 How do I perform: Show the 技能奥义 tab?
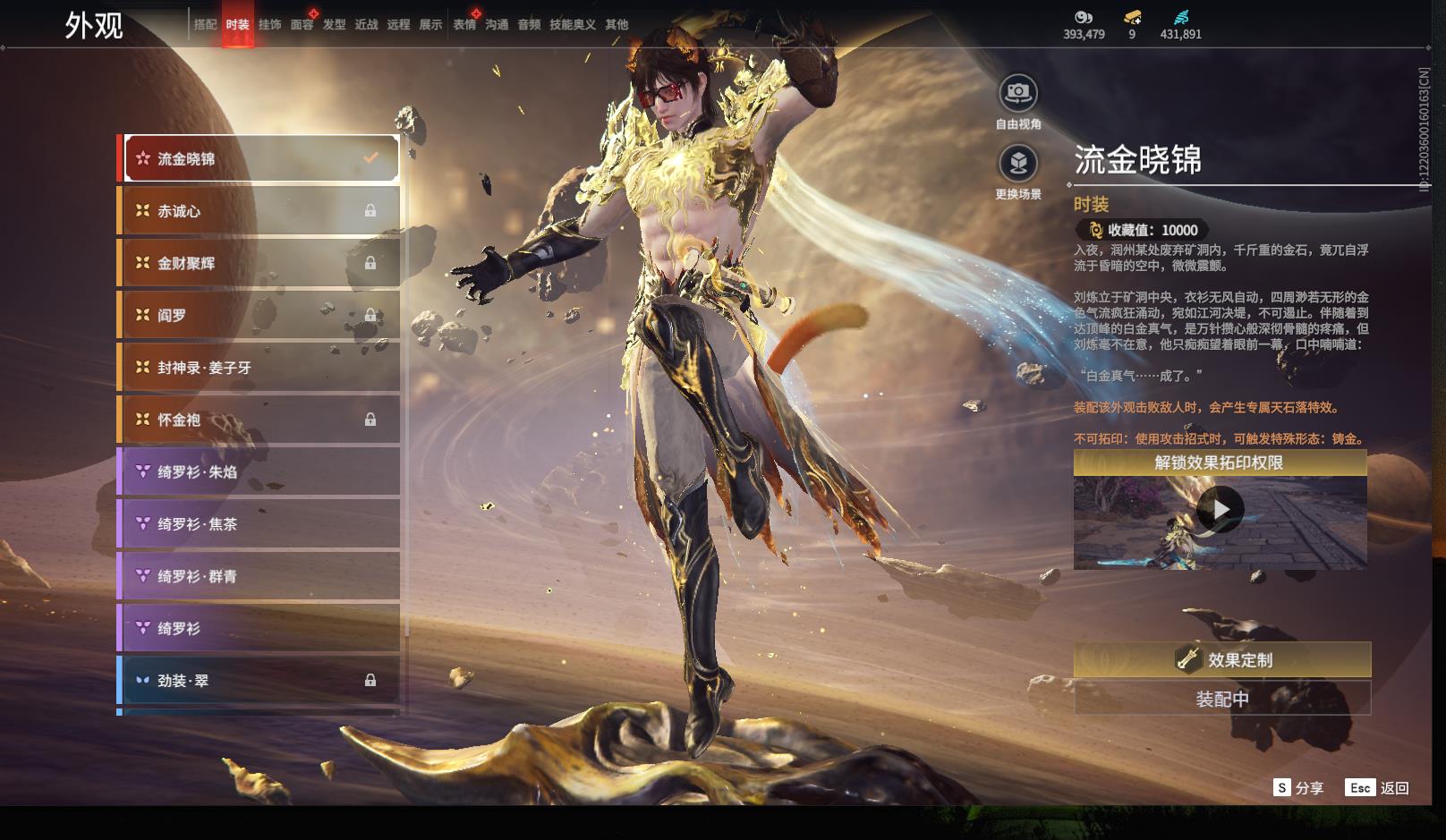point(572,25)
